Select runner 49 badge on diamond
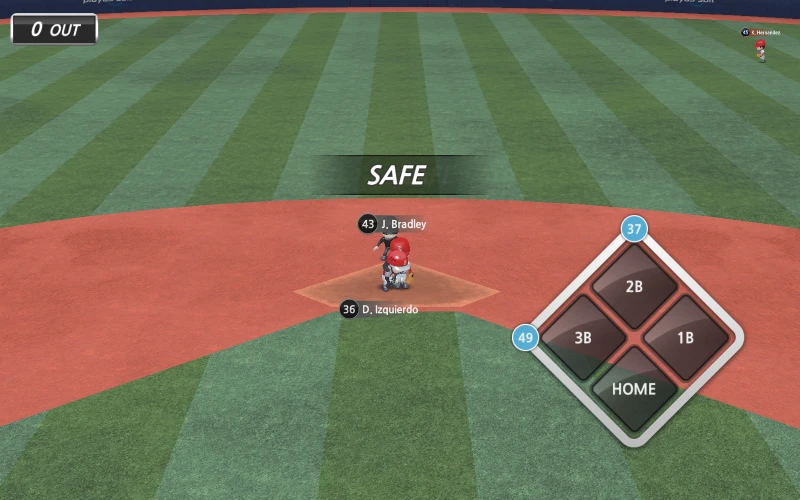 click(526, 337)
